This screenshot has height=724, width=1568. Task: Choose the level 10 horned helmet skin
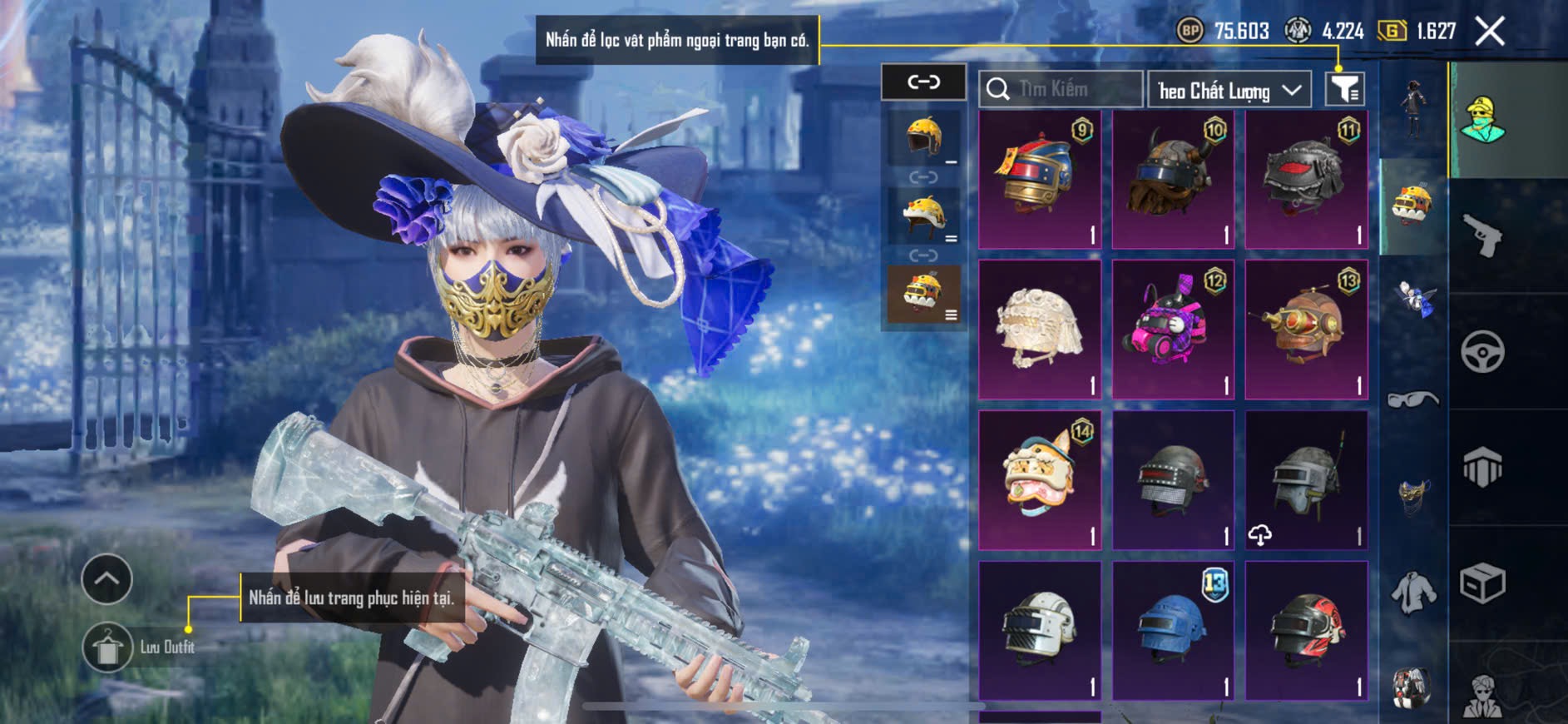click(1173, 179)
